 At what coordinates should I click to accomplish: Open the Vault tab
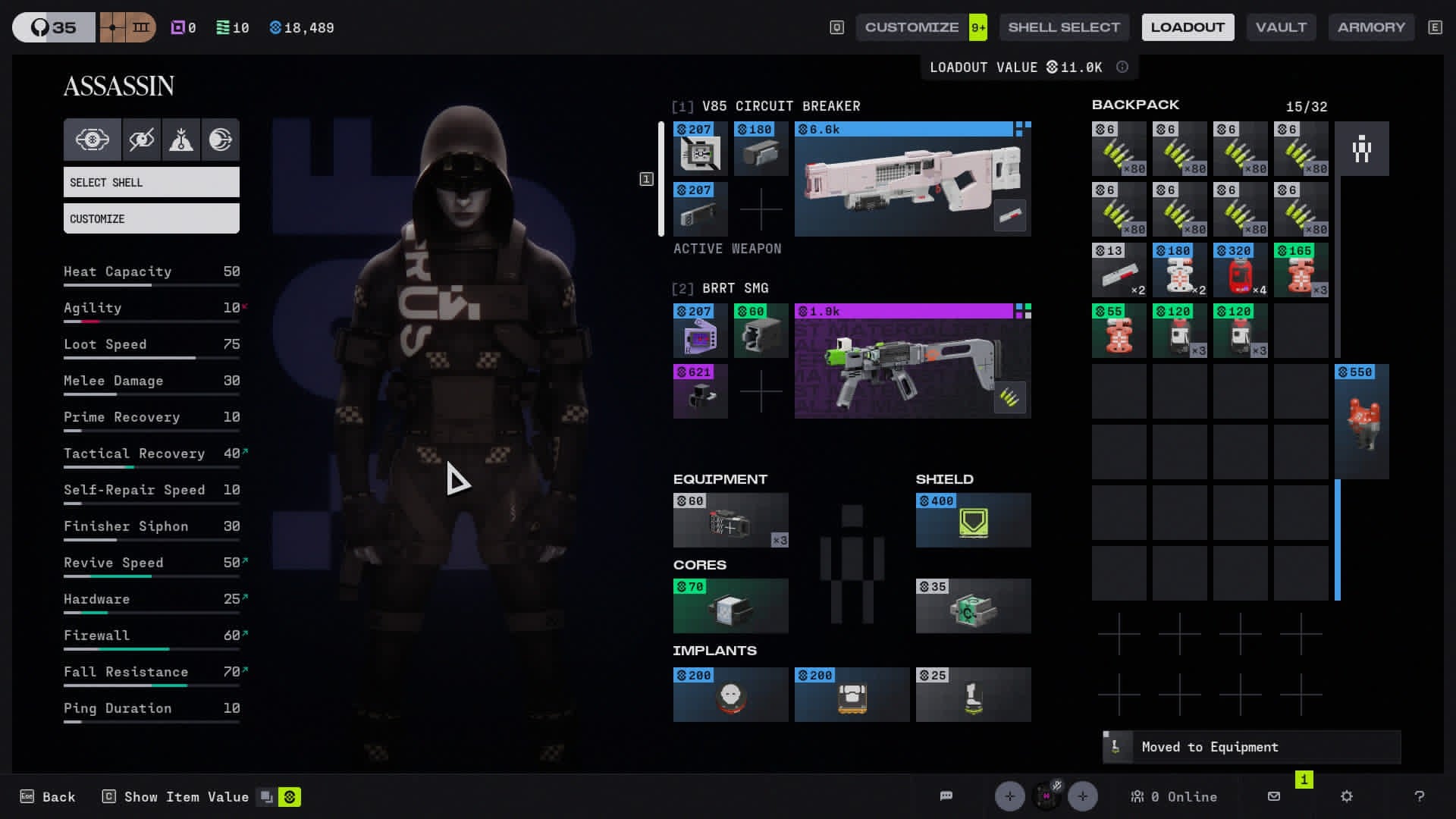(1281, 27)
